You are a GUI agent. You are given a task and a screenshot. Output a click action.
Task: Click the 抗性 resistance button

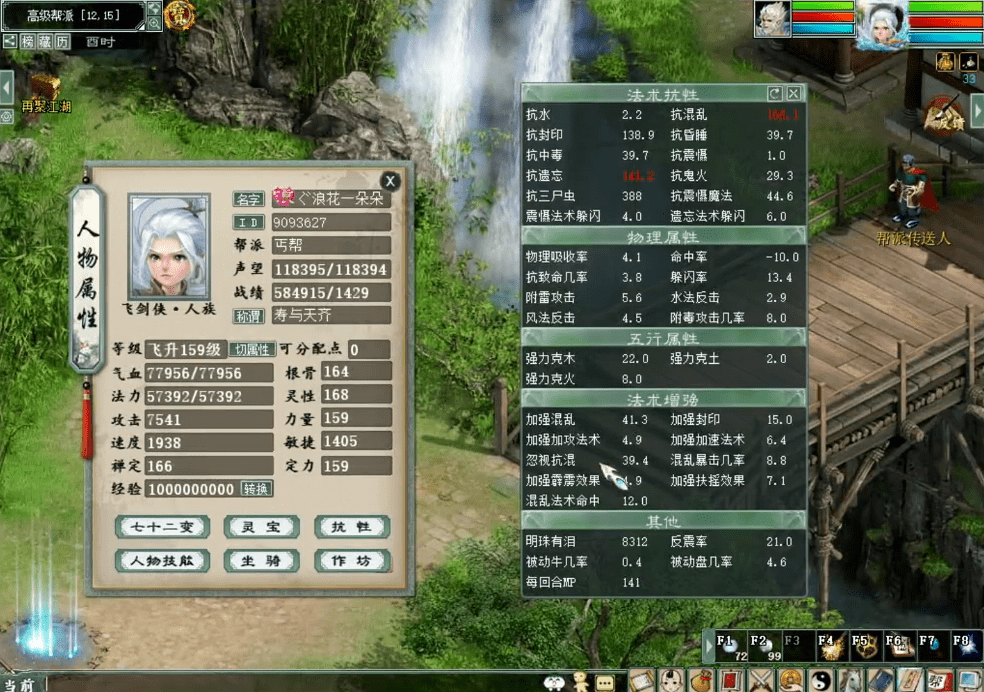pyautogui.click(x=351, y=527)
